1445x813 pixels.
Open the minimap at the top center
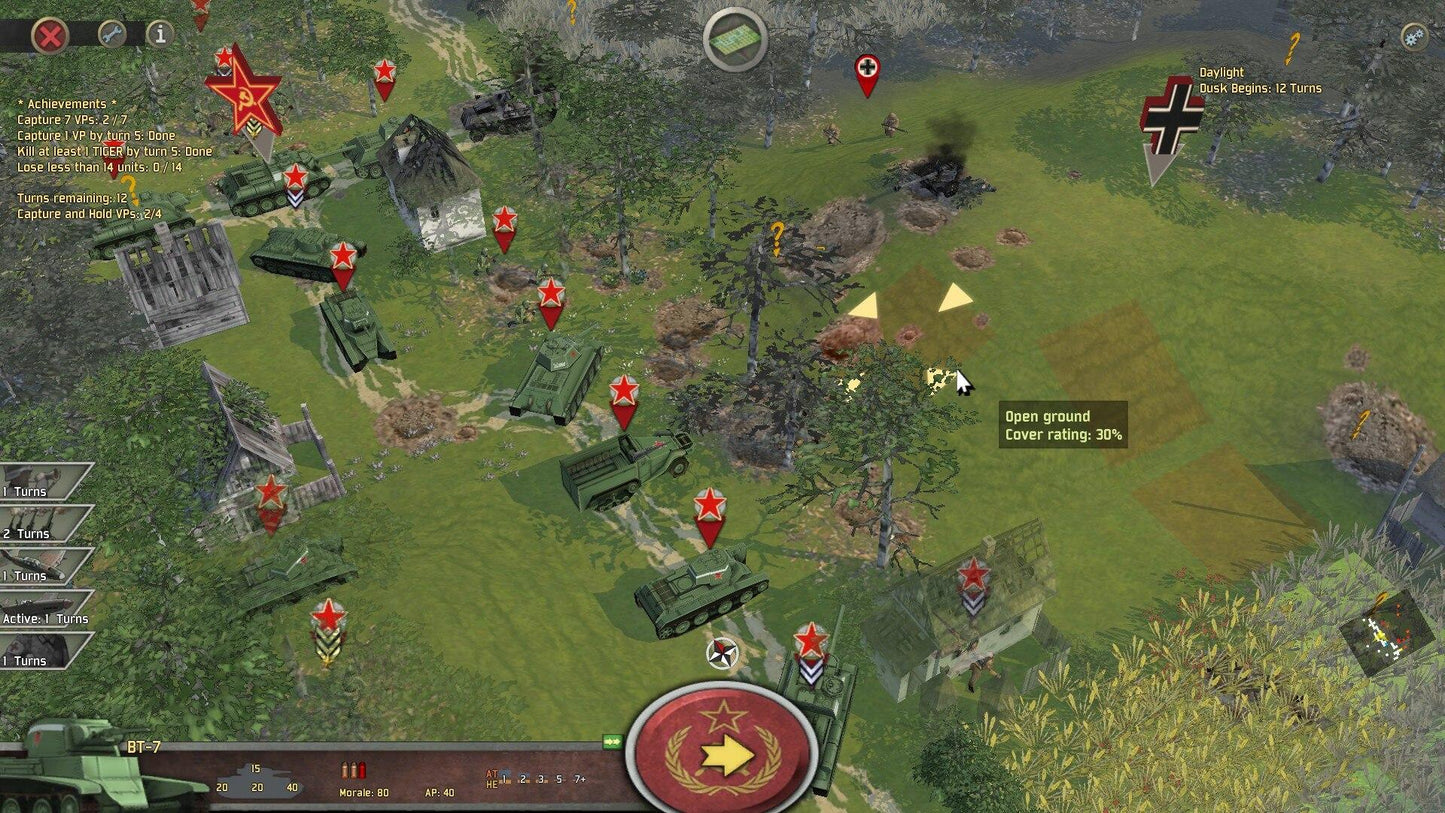[x=735, y=38]
